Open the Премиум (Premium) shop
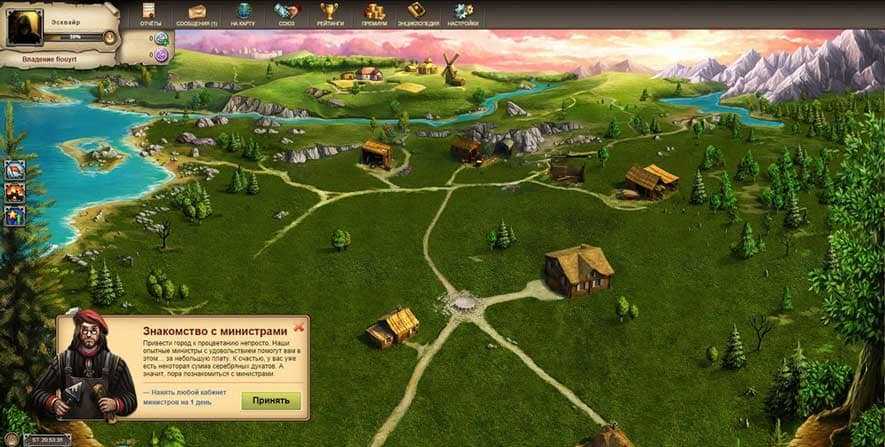The height and width of the screenshot is (447, 885). [374, 14]
